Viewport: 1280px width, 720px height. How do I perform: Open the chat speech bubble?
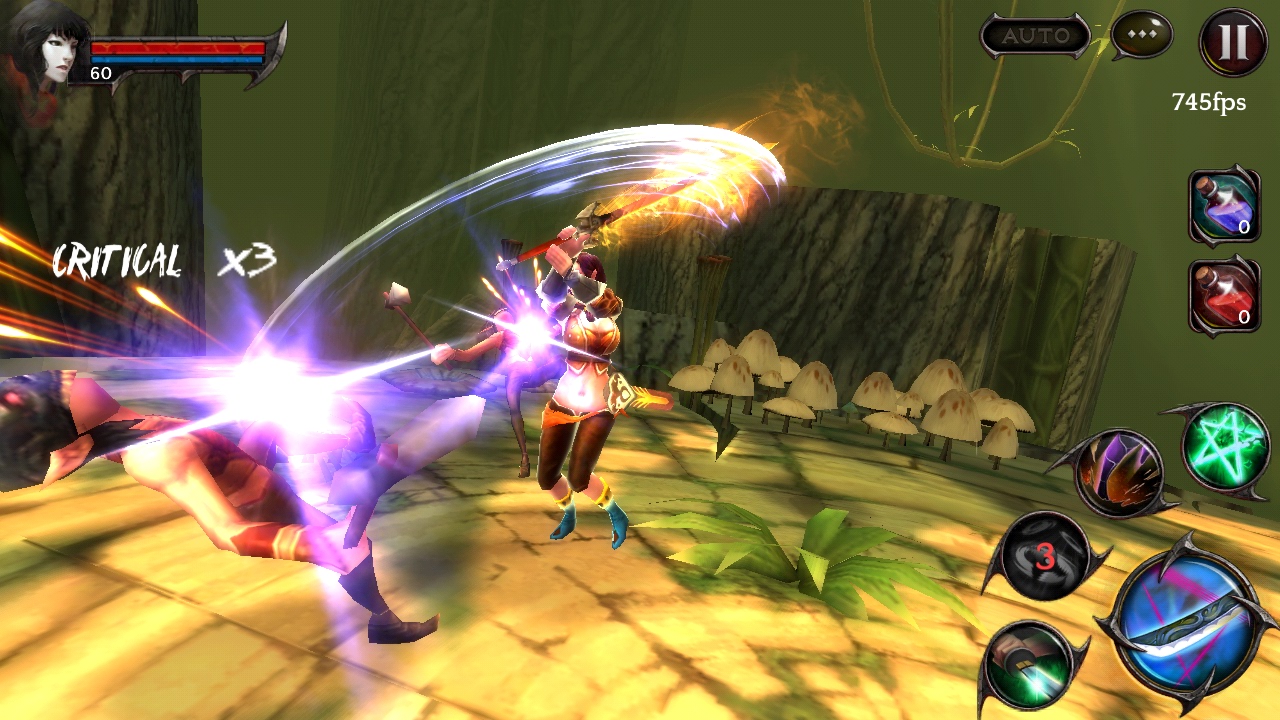coord(1141,36)
